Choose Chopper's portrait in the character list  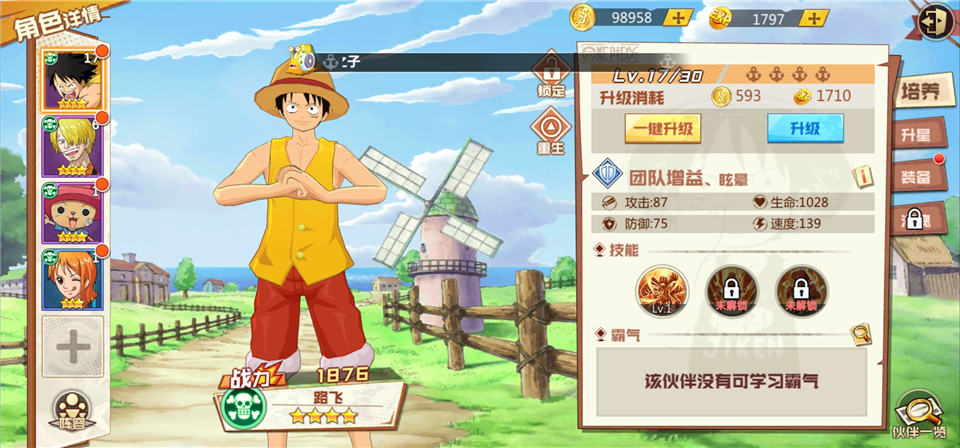pyautogui.click(x=70, y=212)
